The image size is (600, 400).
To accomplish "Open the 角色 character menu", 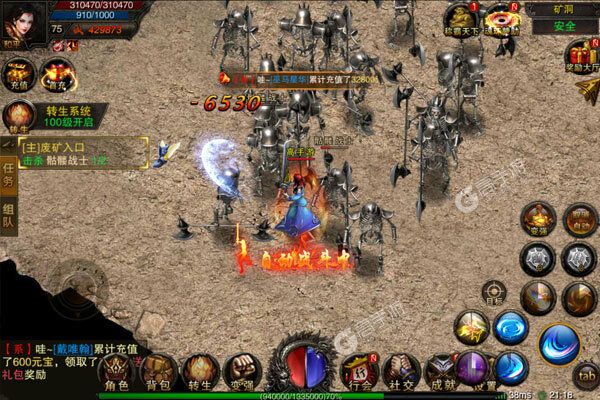I will tap(118, 370).
